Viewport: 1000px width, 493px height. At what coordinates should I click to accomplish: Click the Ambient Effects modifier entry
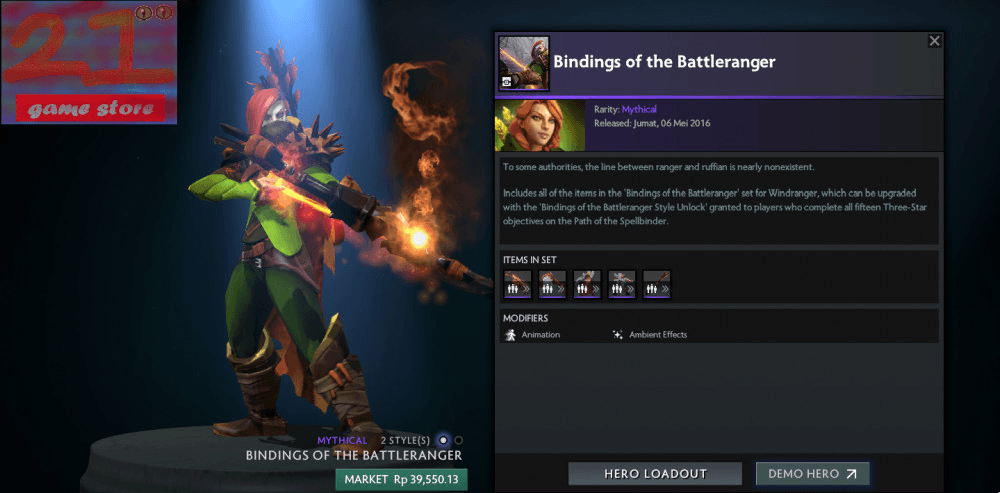[x=650, y=335]
